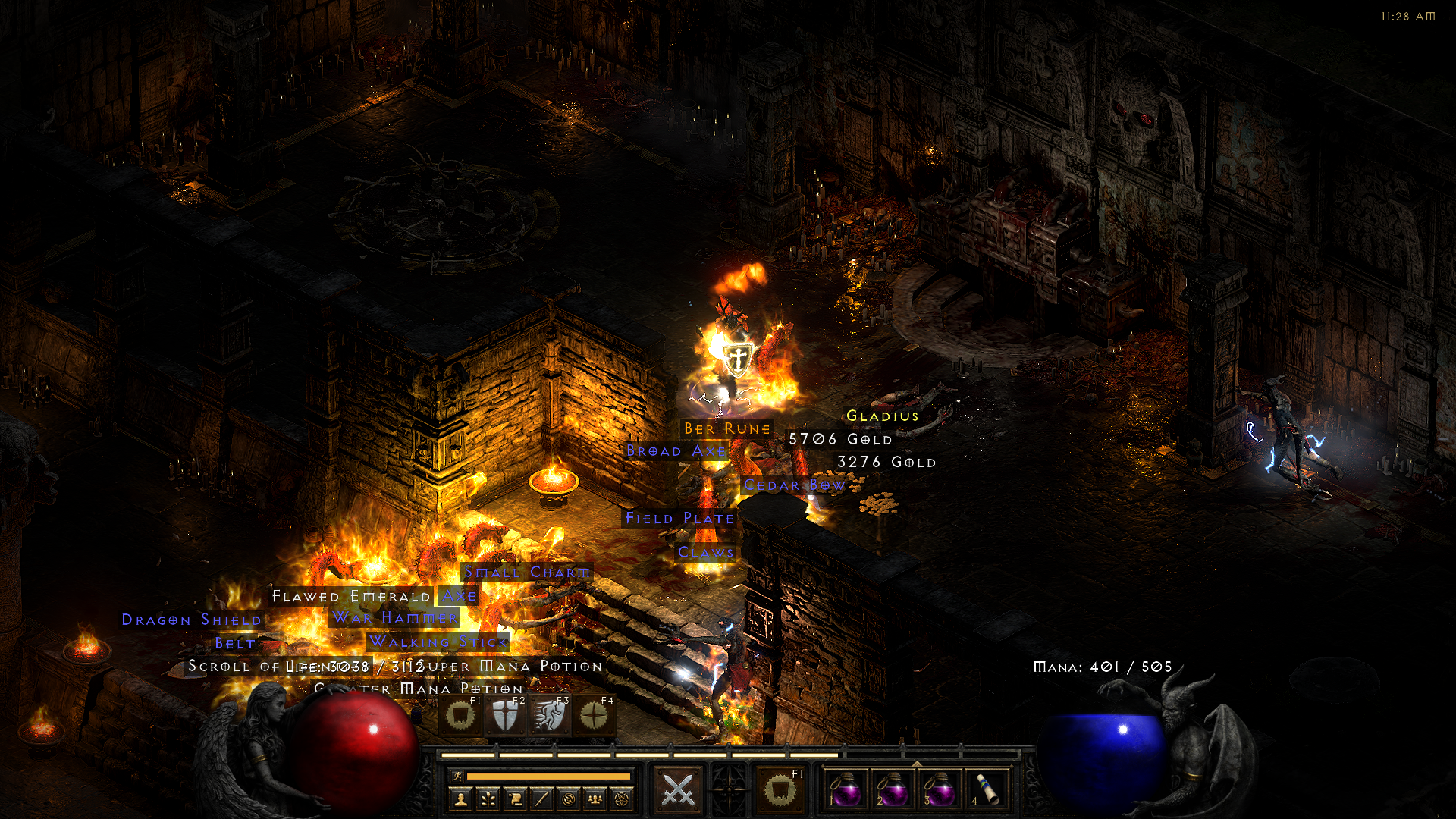Grab the Flawed Emerald label
The image size is (1456, 819).
351,597
